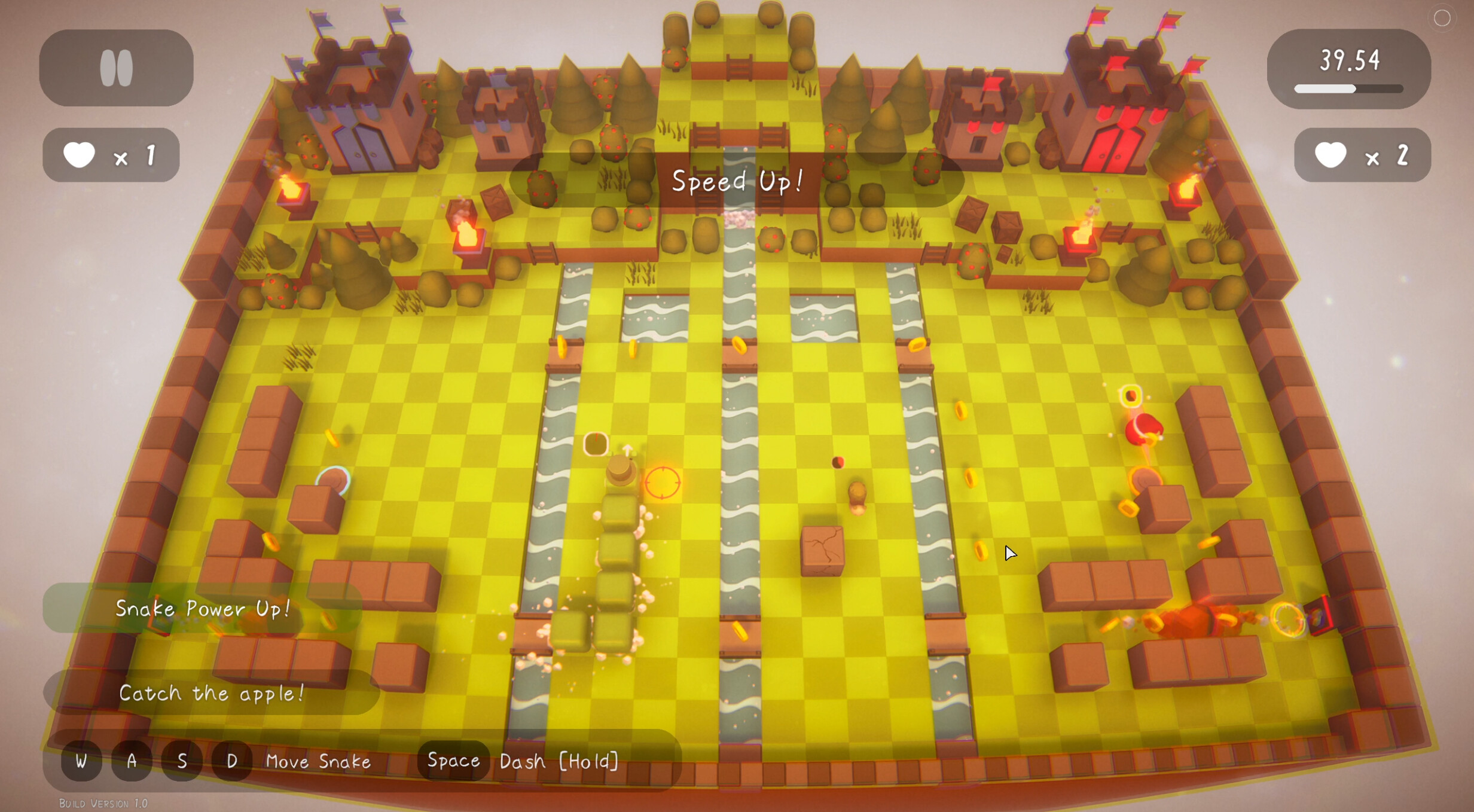Click the pause icon in top-left corner
Image resolution: width=1474 pixels, height=812 pixels.
pos(116,67)
